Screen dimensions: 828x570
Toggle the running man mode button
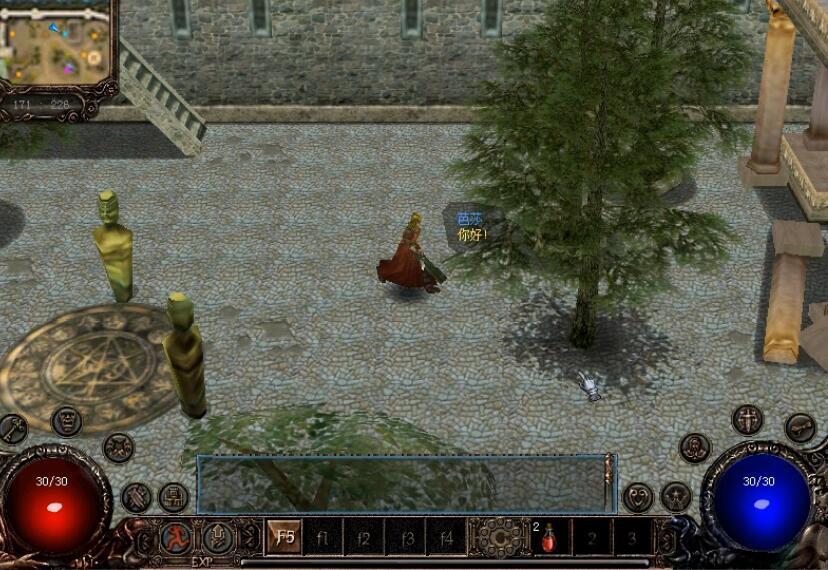(x=176, y=538)
